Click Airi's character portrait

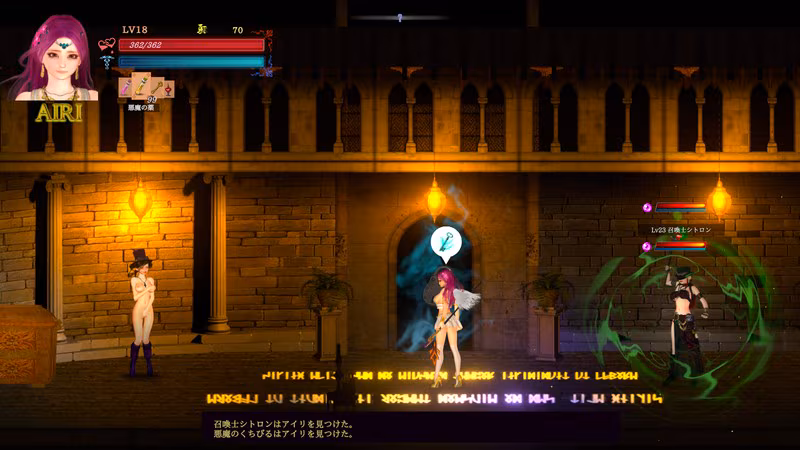coord(56,59)
